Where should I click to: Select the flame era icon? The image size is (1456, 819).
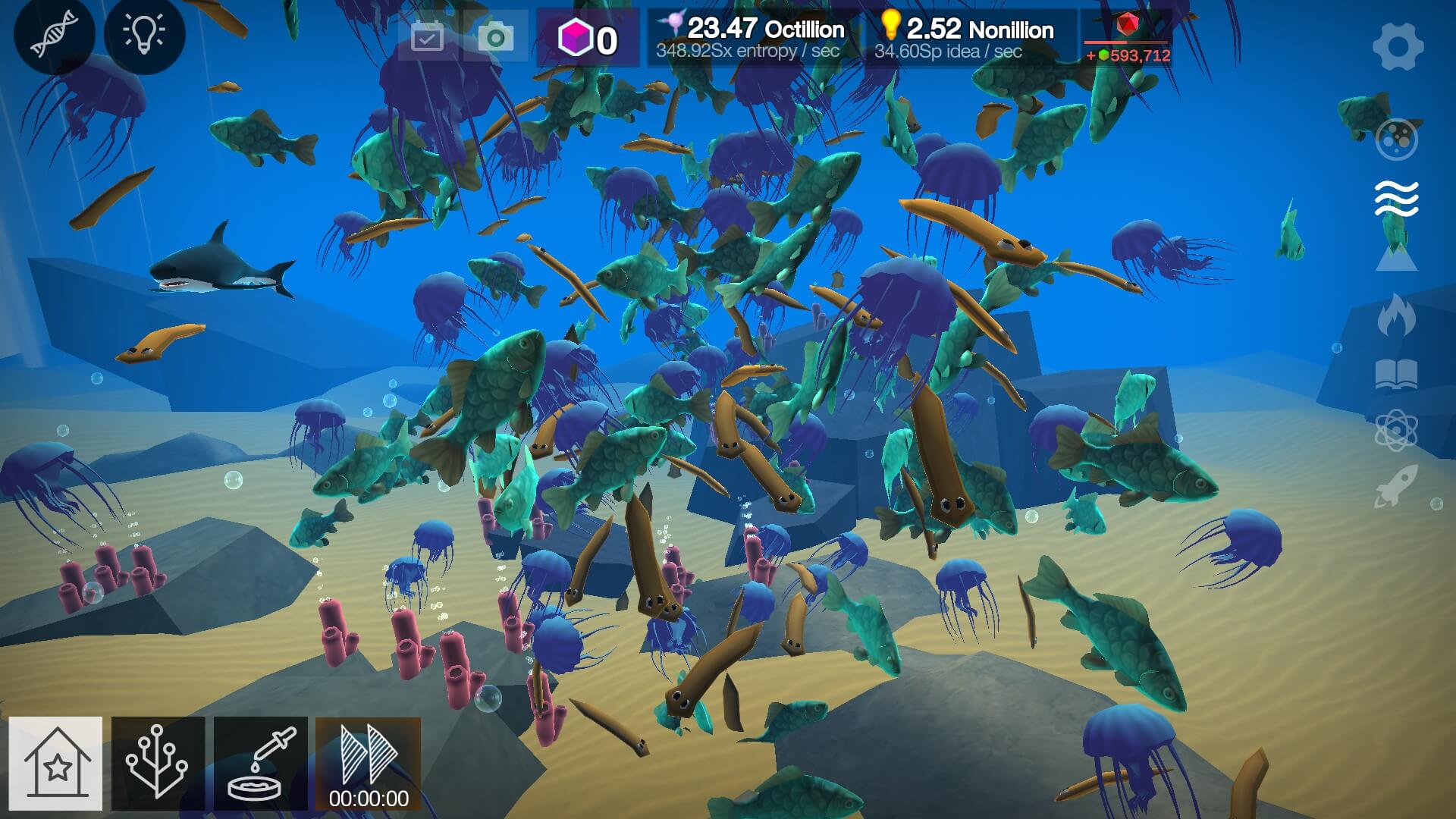[x=1396, y=316]
